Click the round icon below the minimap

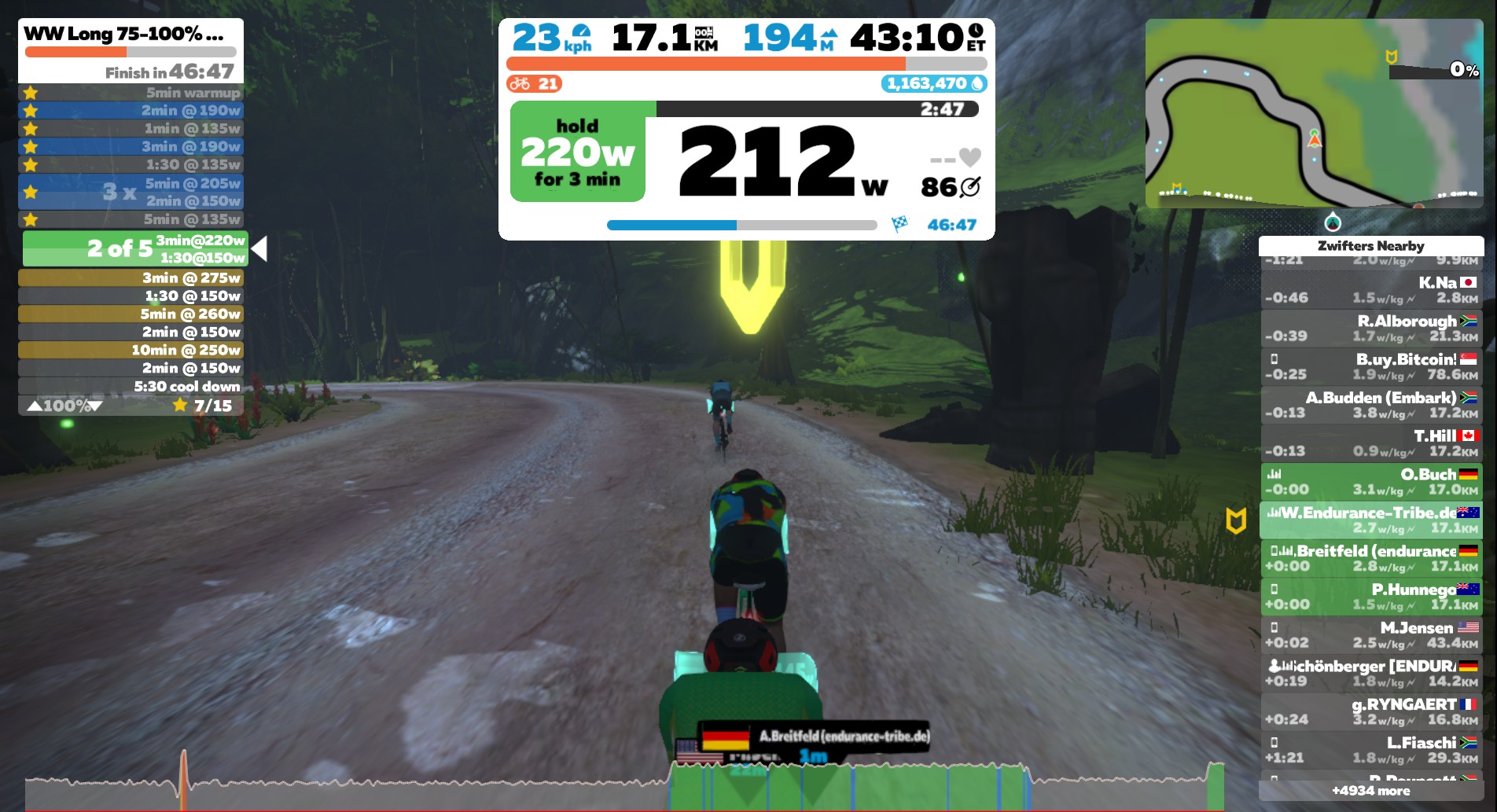(x=1333, y=221)
